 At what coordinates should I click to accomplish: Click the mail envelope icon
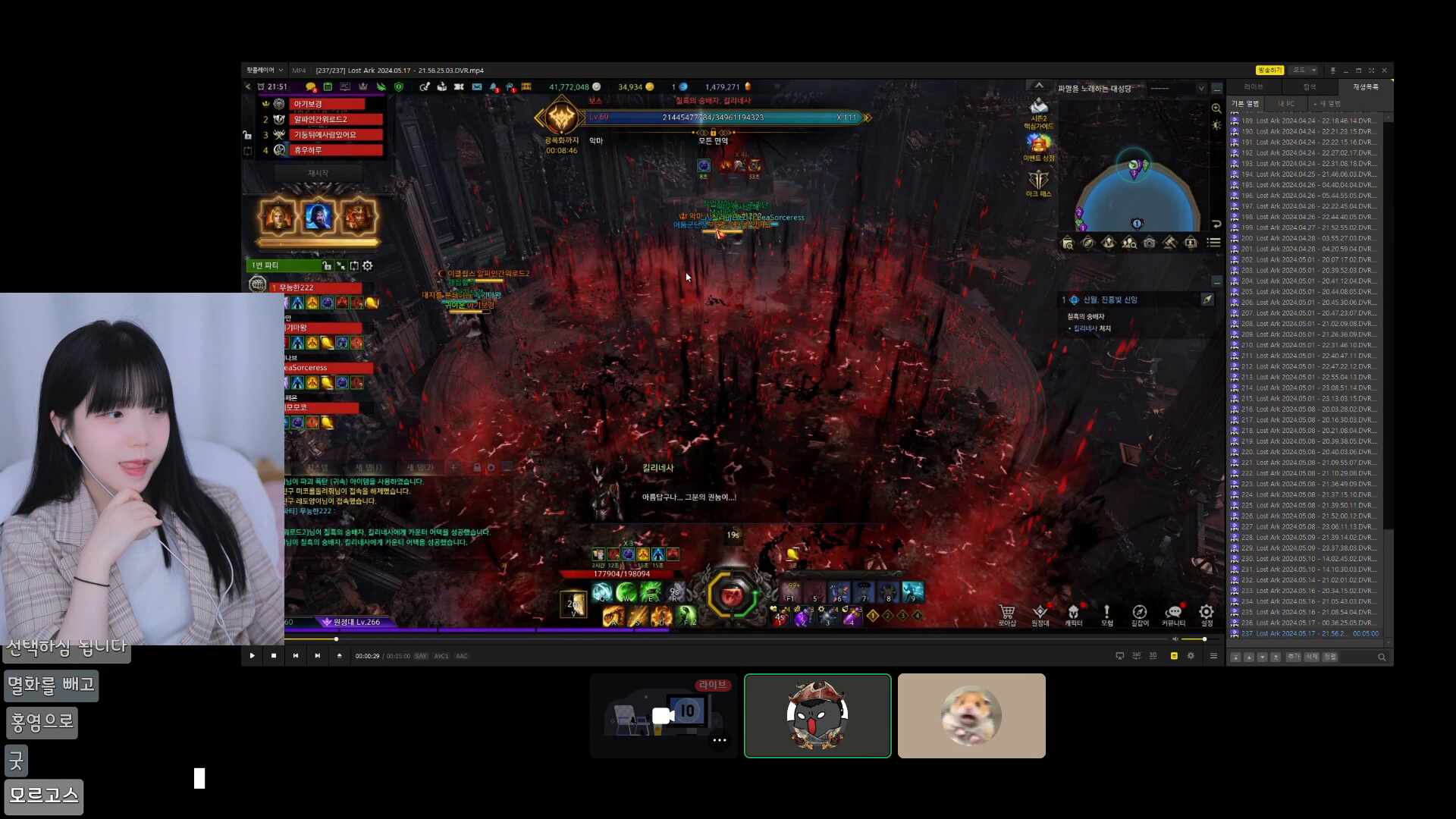pos(477,87)
